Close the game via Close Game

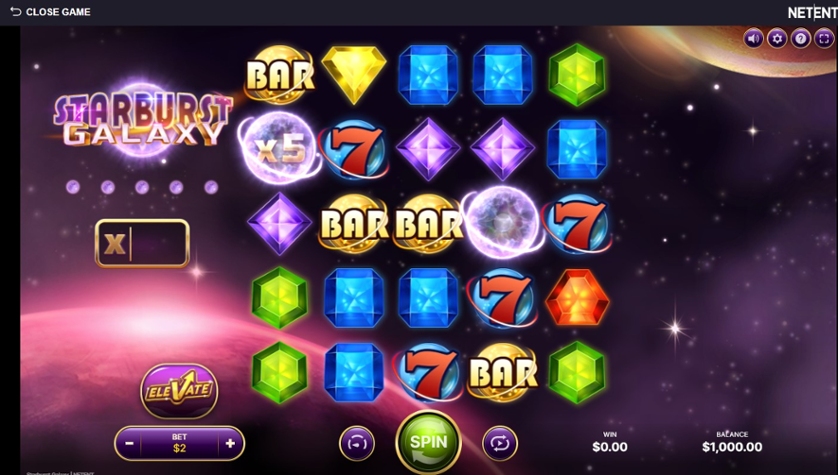[50, 12]
